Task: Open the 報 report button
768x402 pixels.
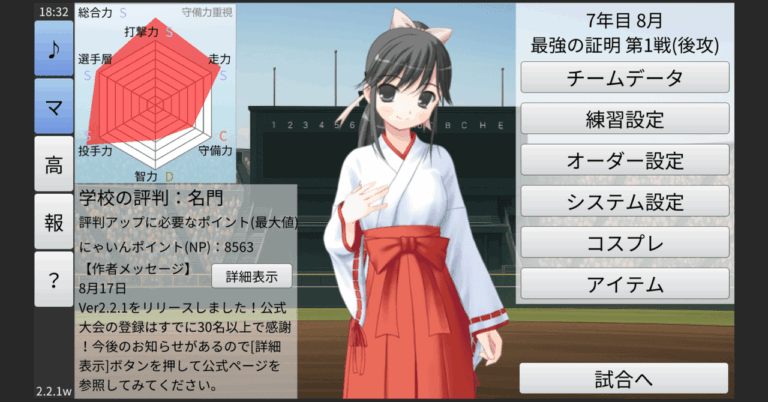Action: (x=53, y=222)
